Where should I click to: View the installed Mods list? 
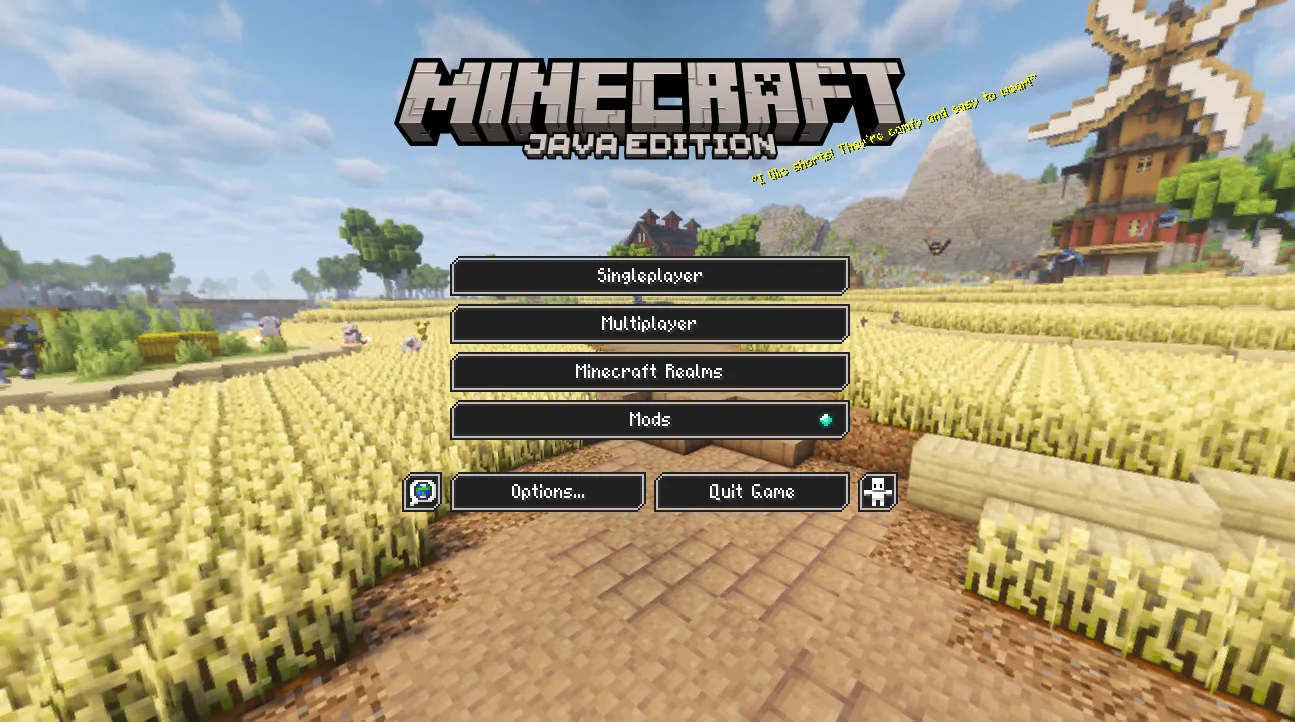(650, 420)
